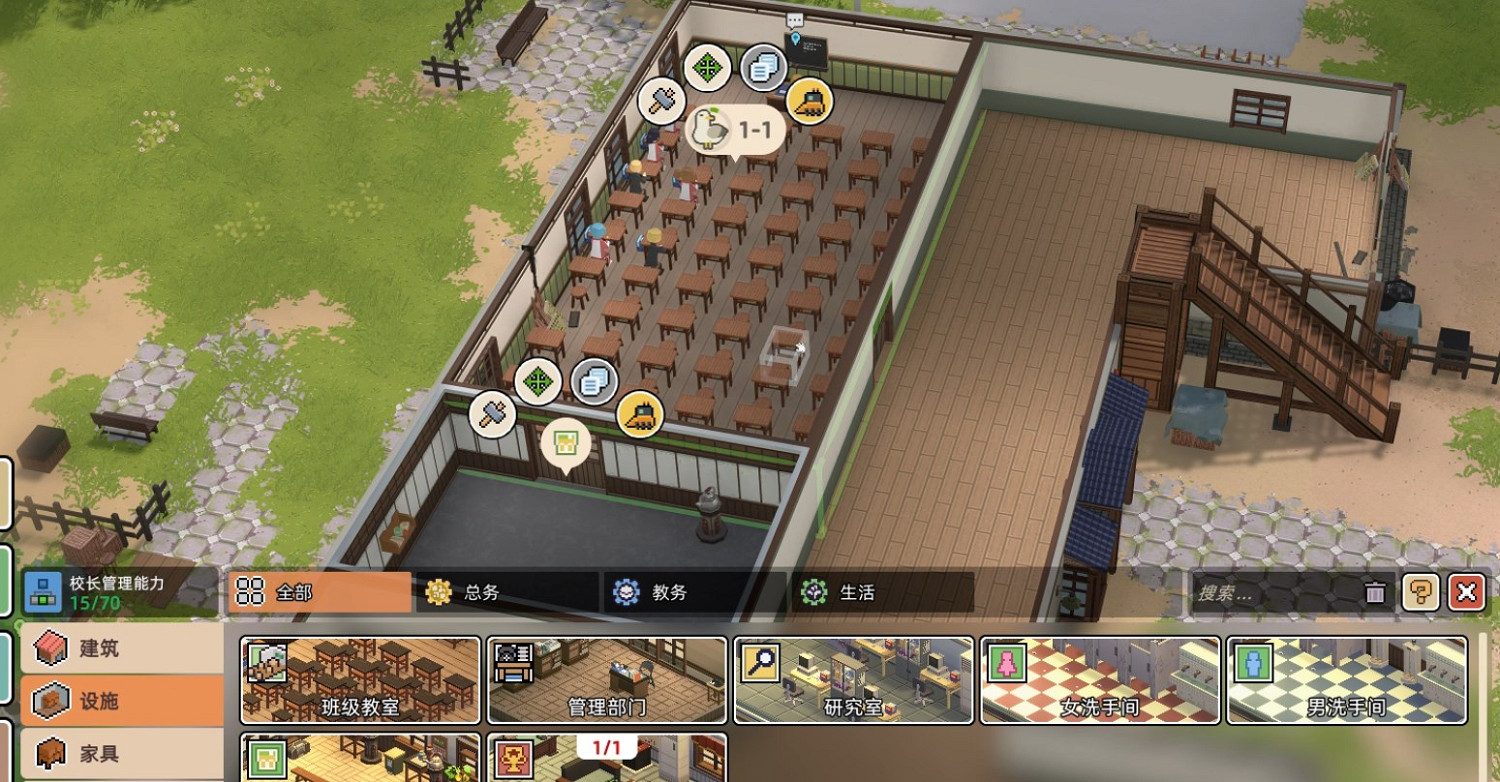The width and height of the screenshot is (1500, 782).
Task: Open the 总务 tab
Action: pyautogui.click(x=506, y=592)
